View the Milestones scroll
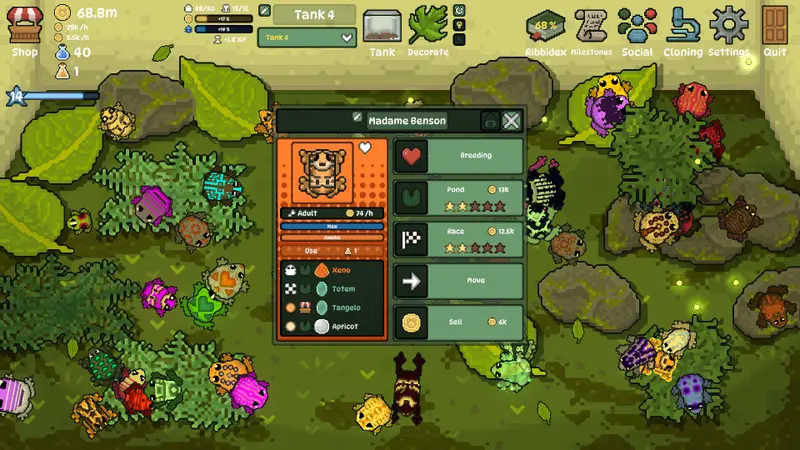Screen dimensions: 800x450 (592, 30)
